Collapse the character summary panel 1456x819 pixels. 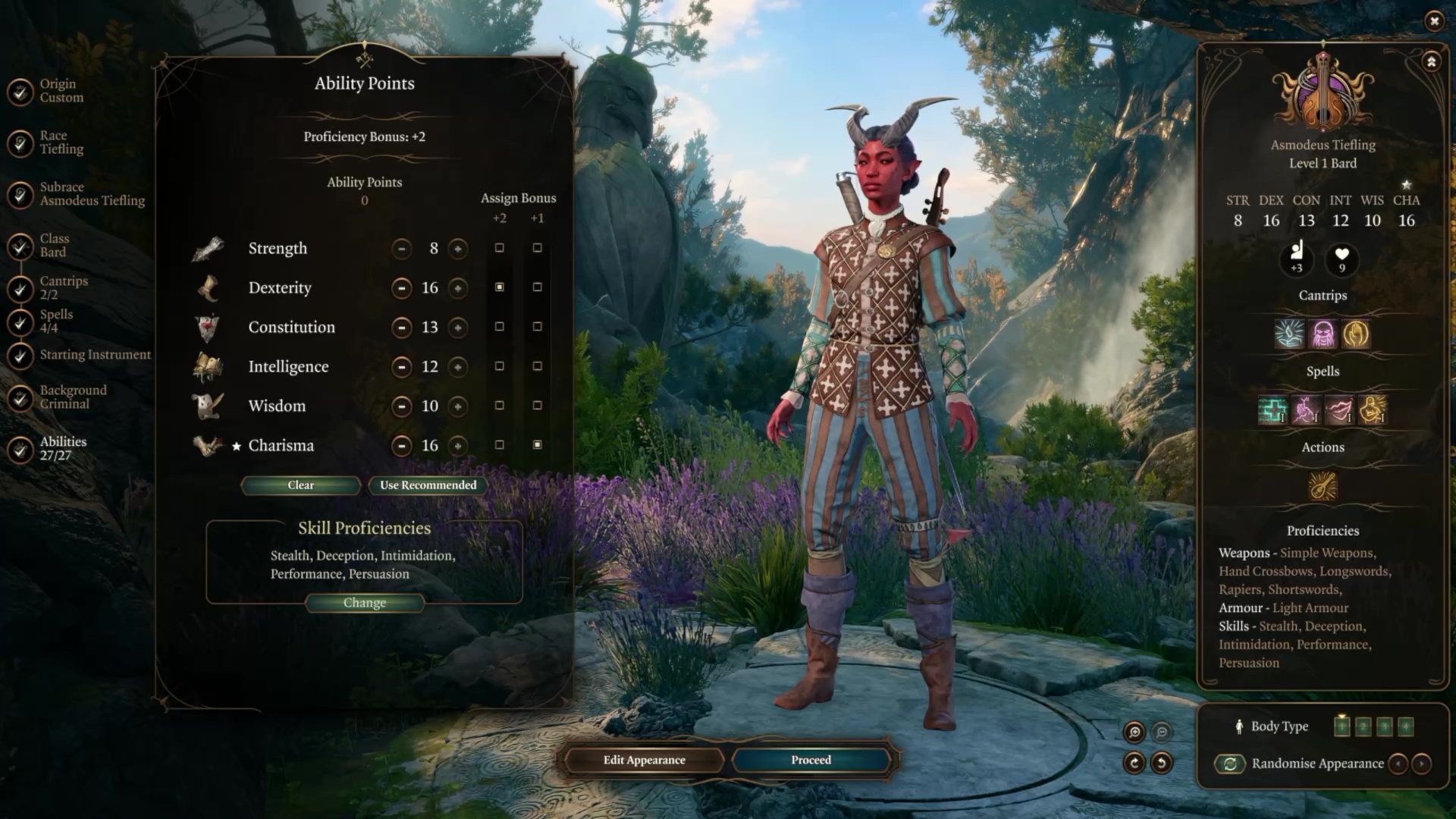[1431, 62]
